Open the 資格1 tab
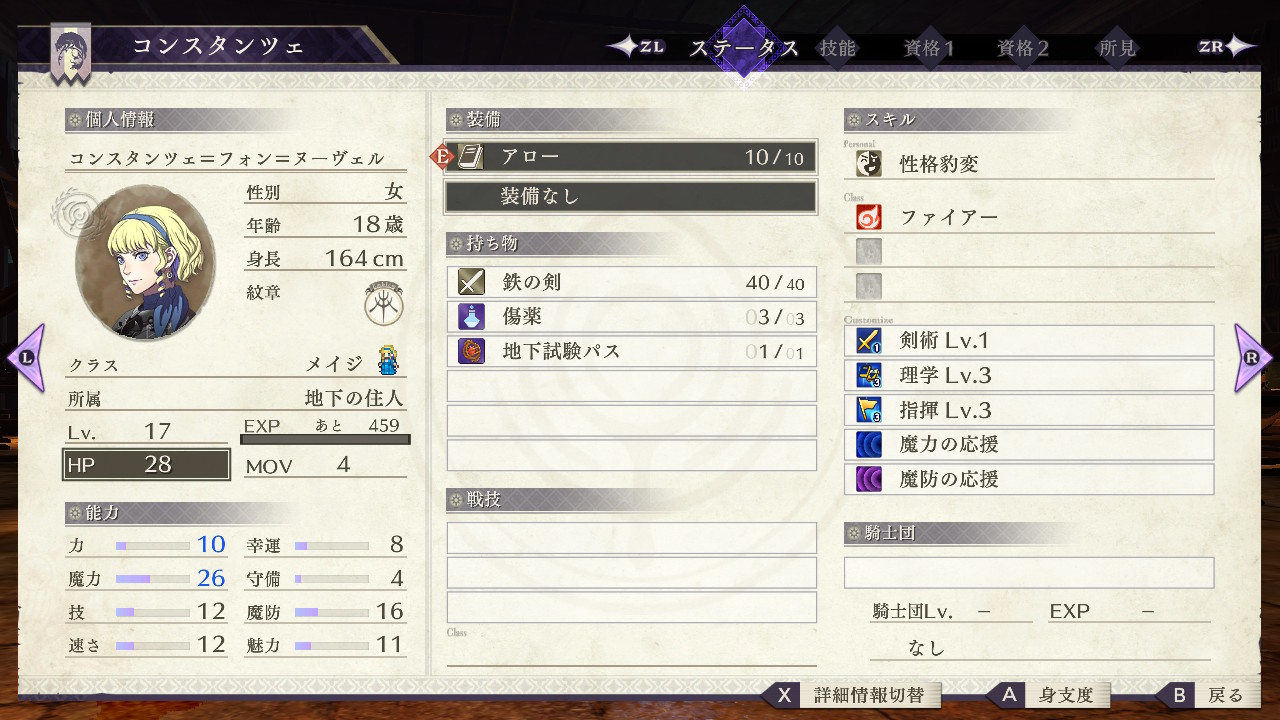Screen dimensions: 1280x720 (929, 48)
